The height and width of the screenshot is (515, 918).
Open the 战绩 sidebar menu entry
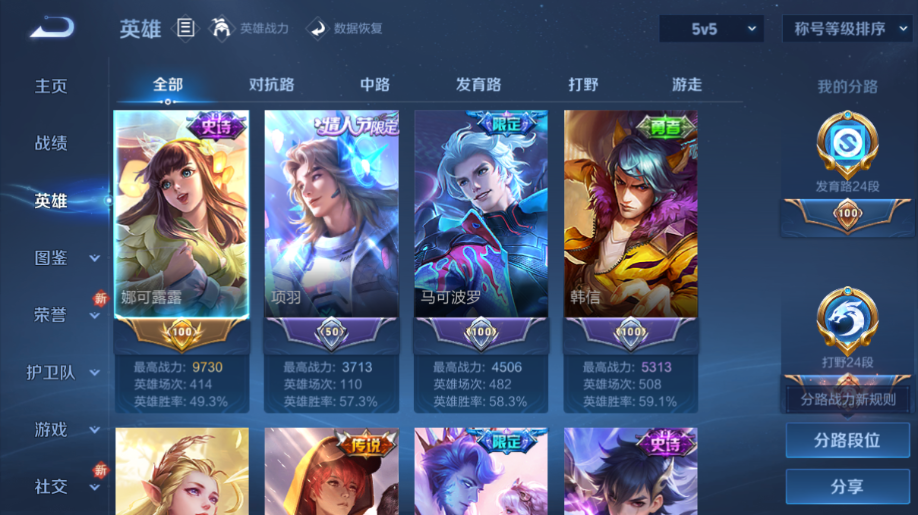(51, 143)
